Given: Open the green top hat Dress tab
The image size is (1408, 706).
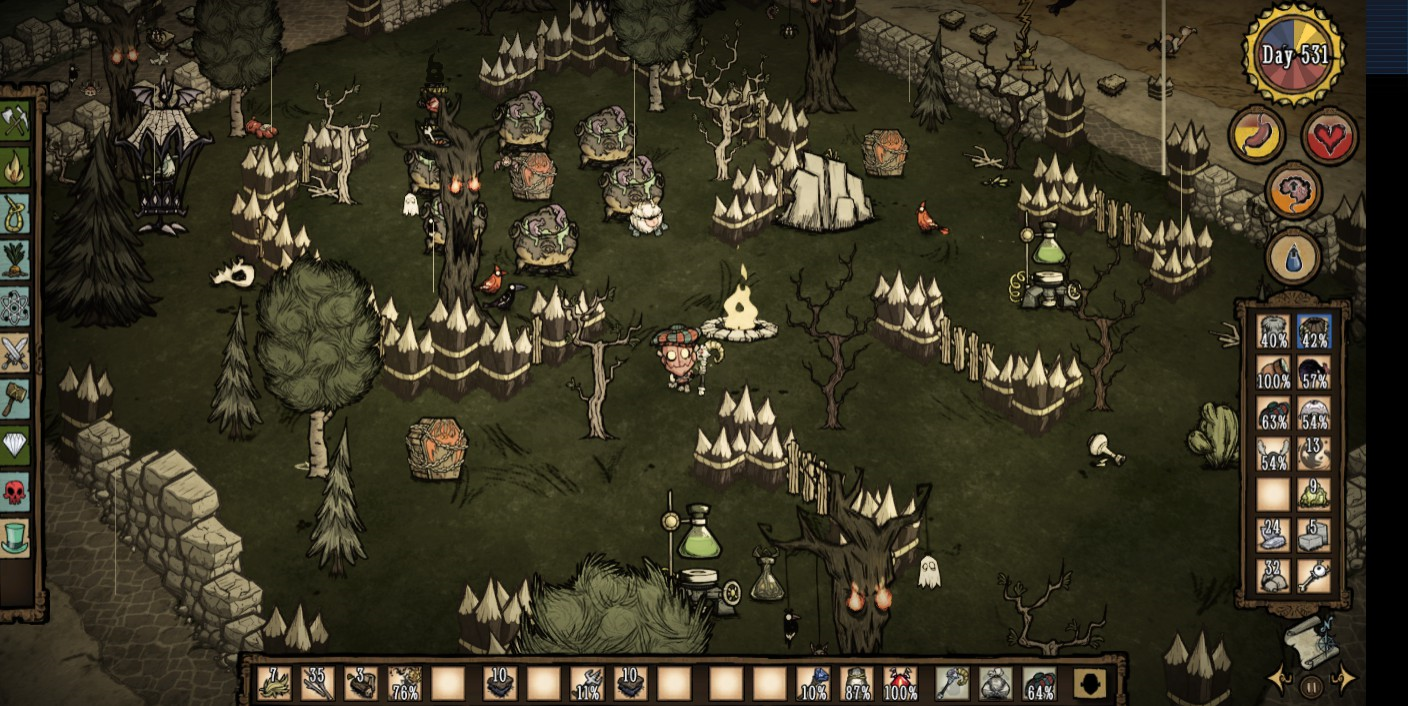Looking at the screenshot, I should pyautogui.click(x=15, y=539).
